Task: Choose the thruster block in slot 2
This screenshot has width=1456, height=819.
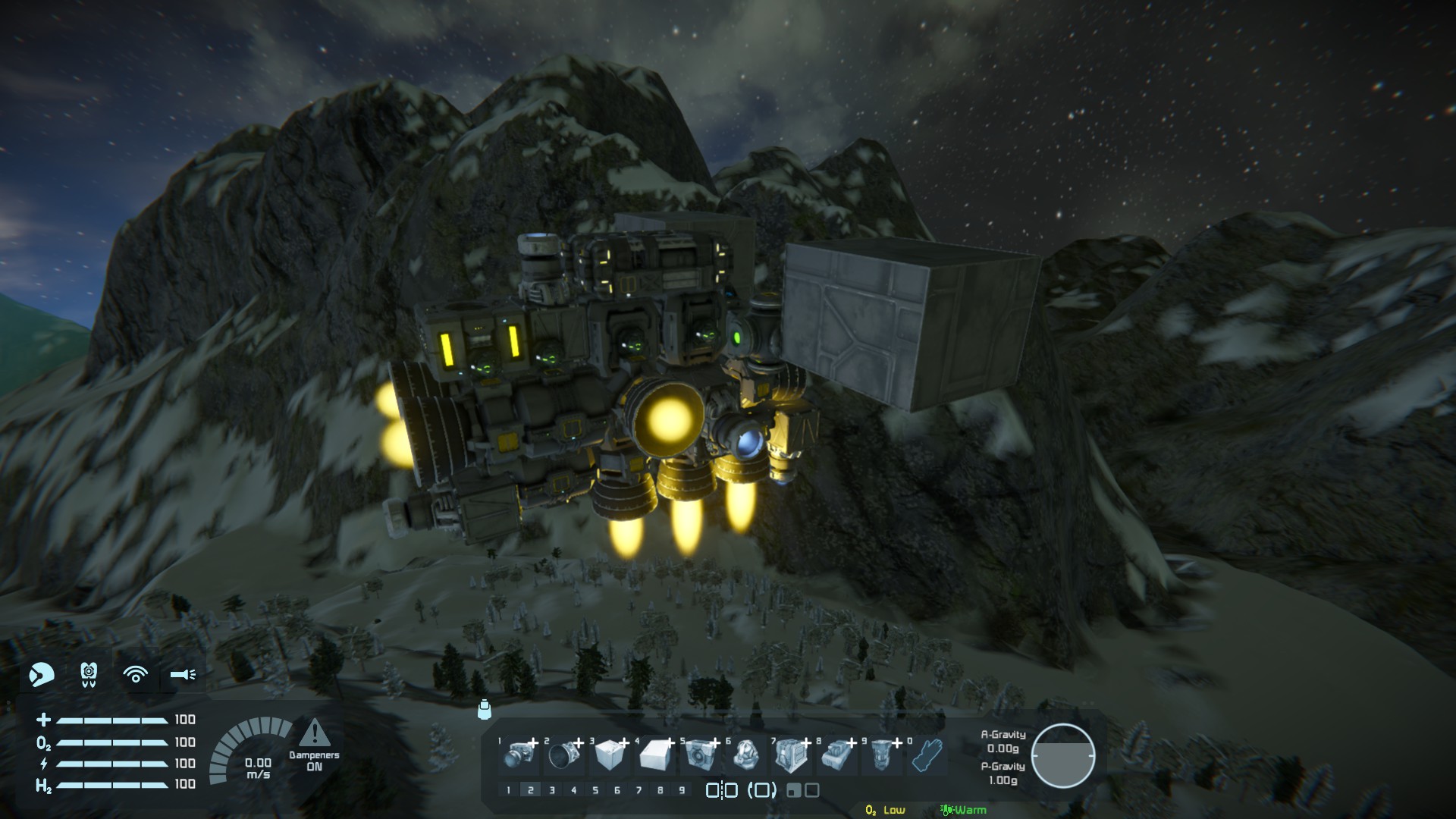Action: 565,755
